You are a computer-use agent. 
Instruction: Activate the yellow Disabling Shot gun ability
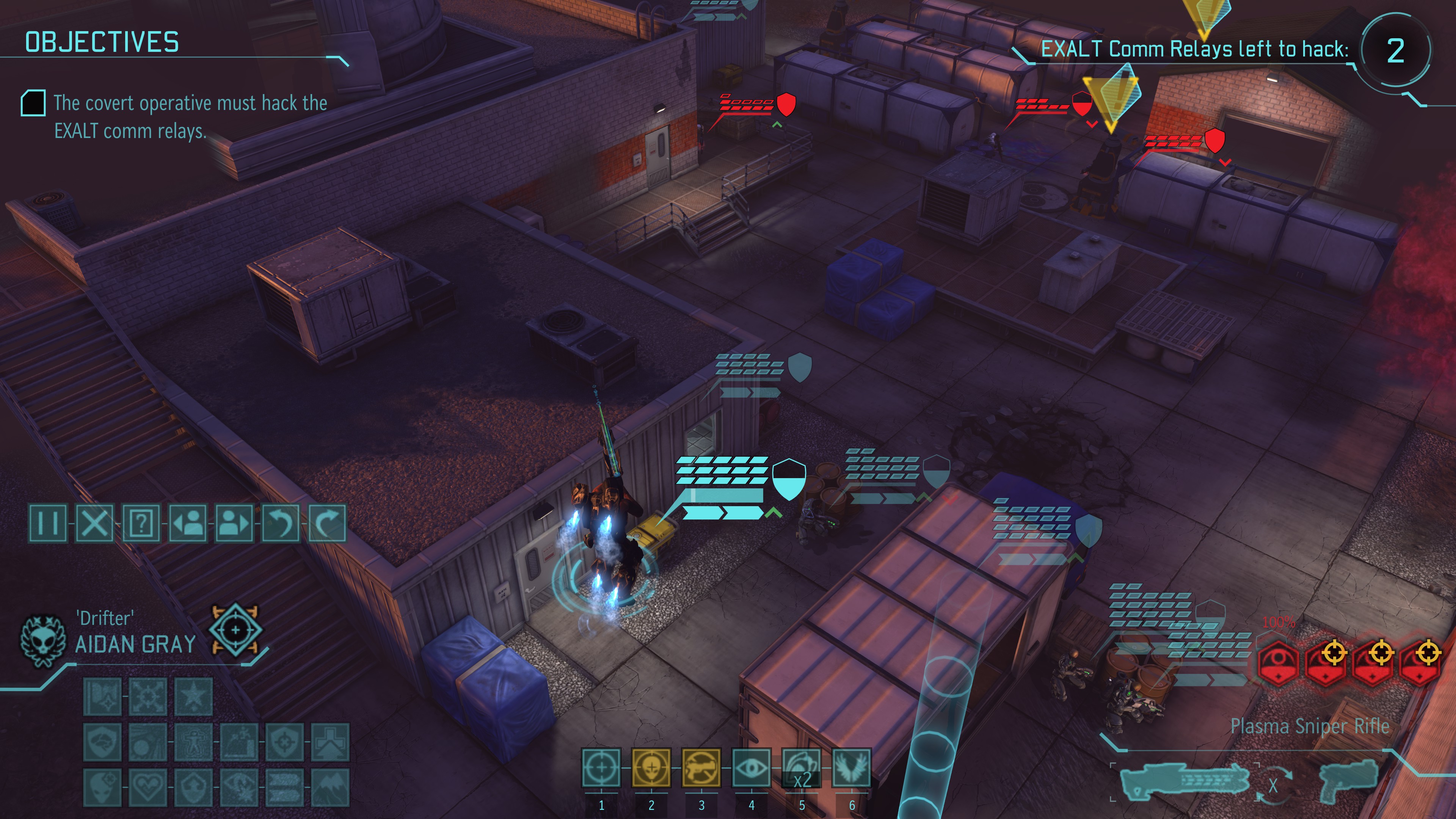[x=701, y=767]
